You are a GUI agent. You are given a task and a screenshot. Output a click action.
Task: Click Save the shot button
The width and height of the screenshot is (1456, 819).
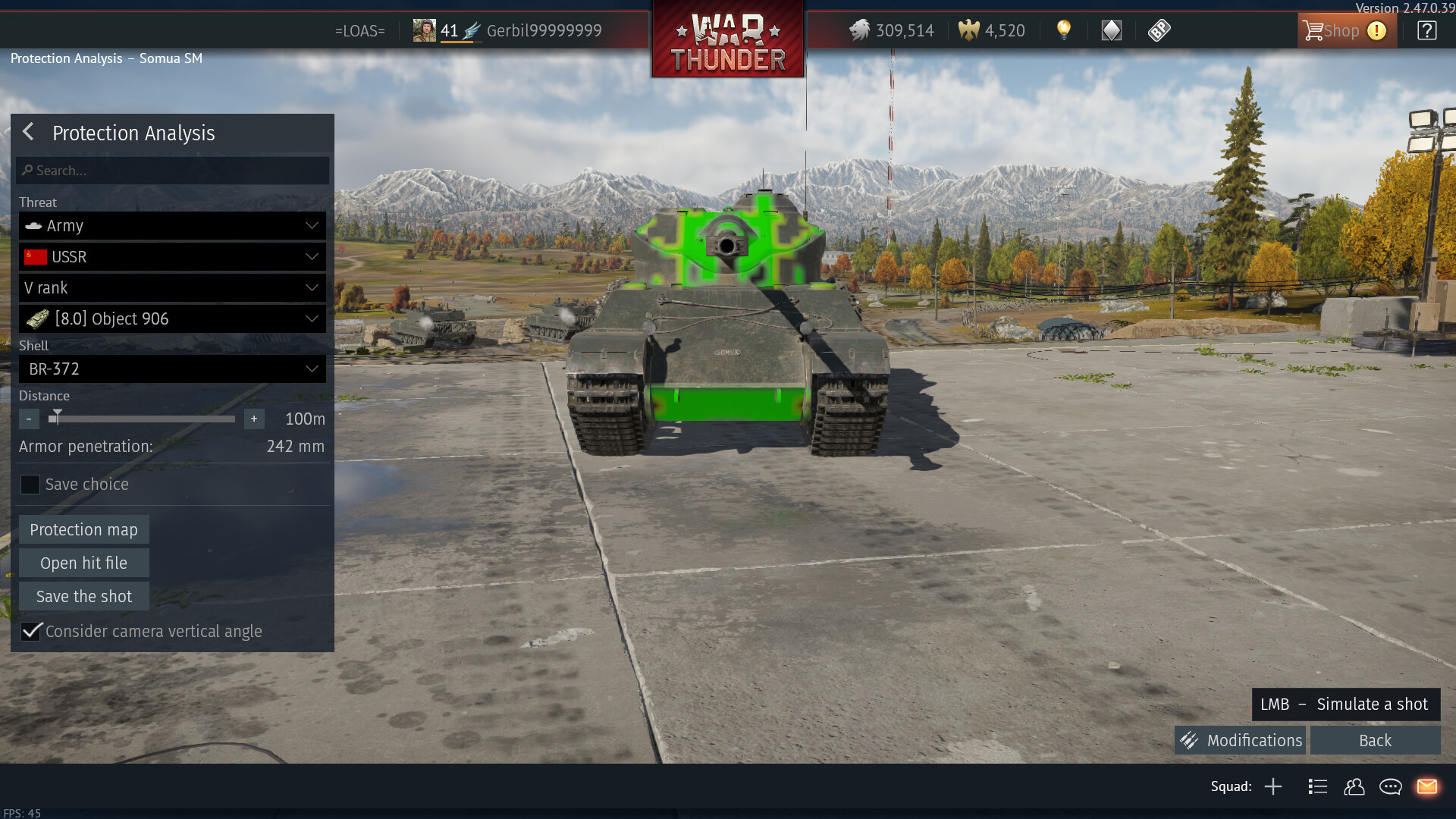point(83,596)
